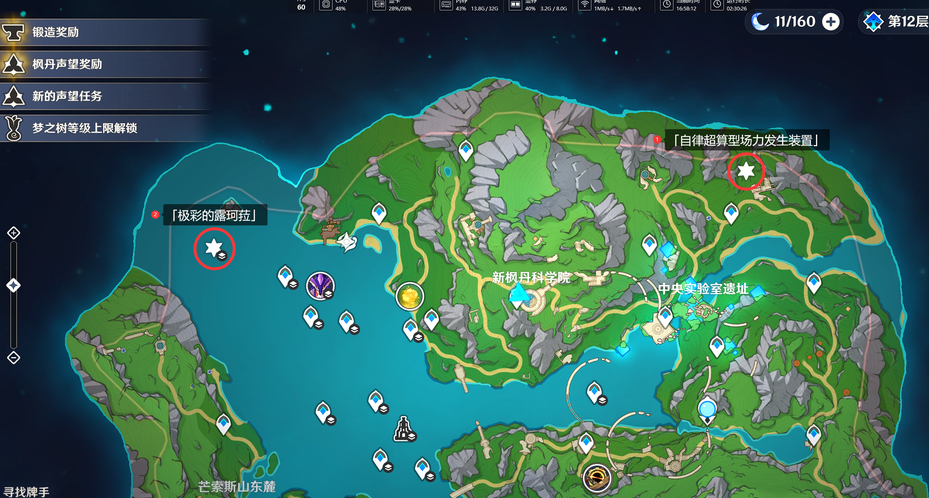Select the yellow boss icon marker

408,295
